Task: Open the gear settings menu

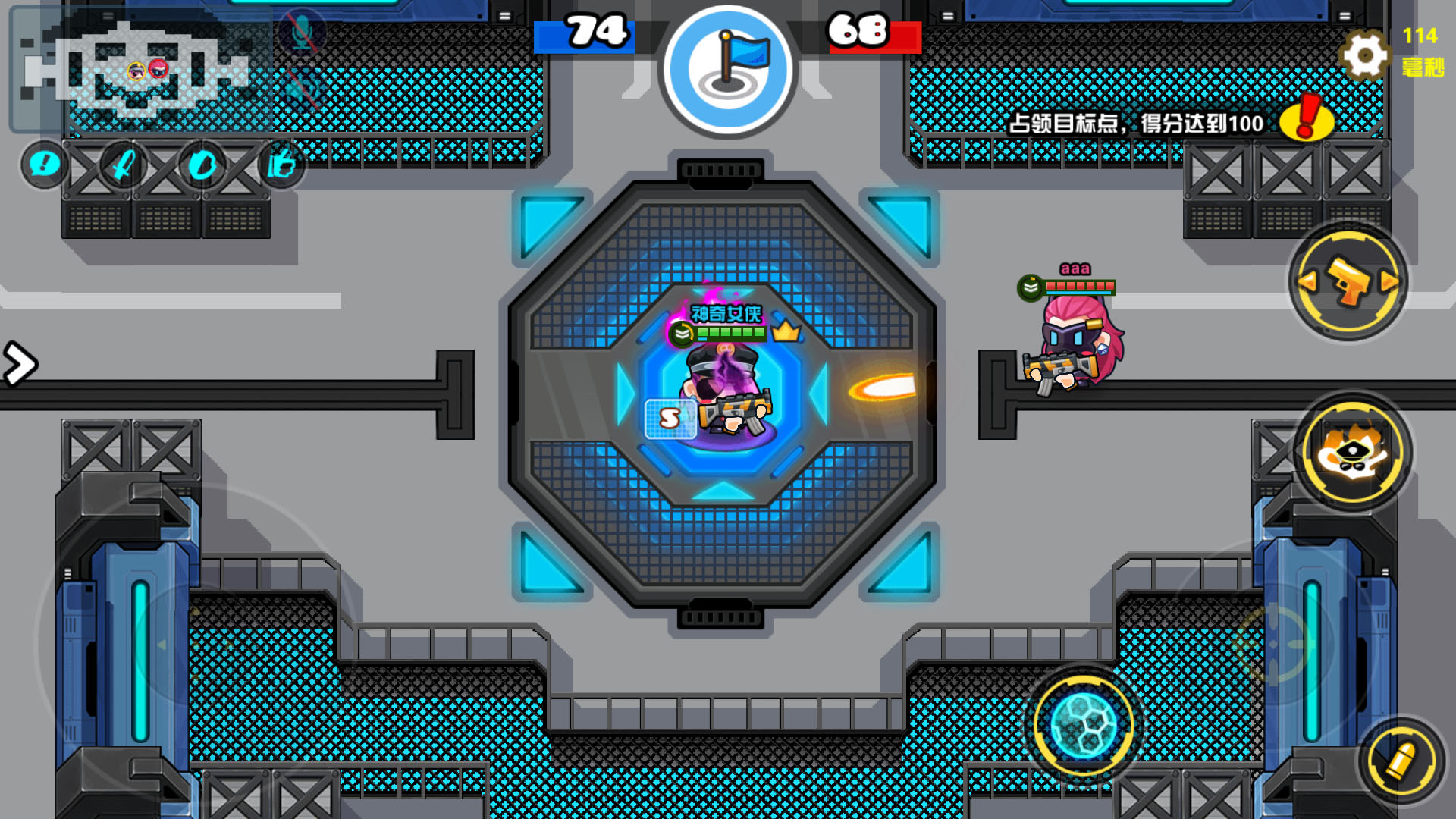Action: 1364,55
